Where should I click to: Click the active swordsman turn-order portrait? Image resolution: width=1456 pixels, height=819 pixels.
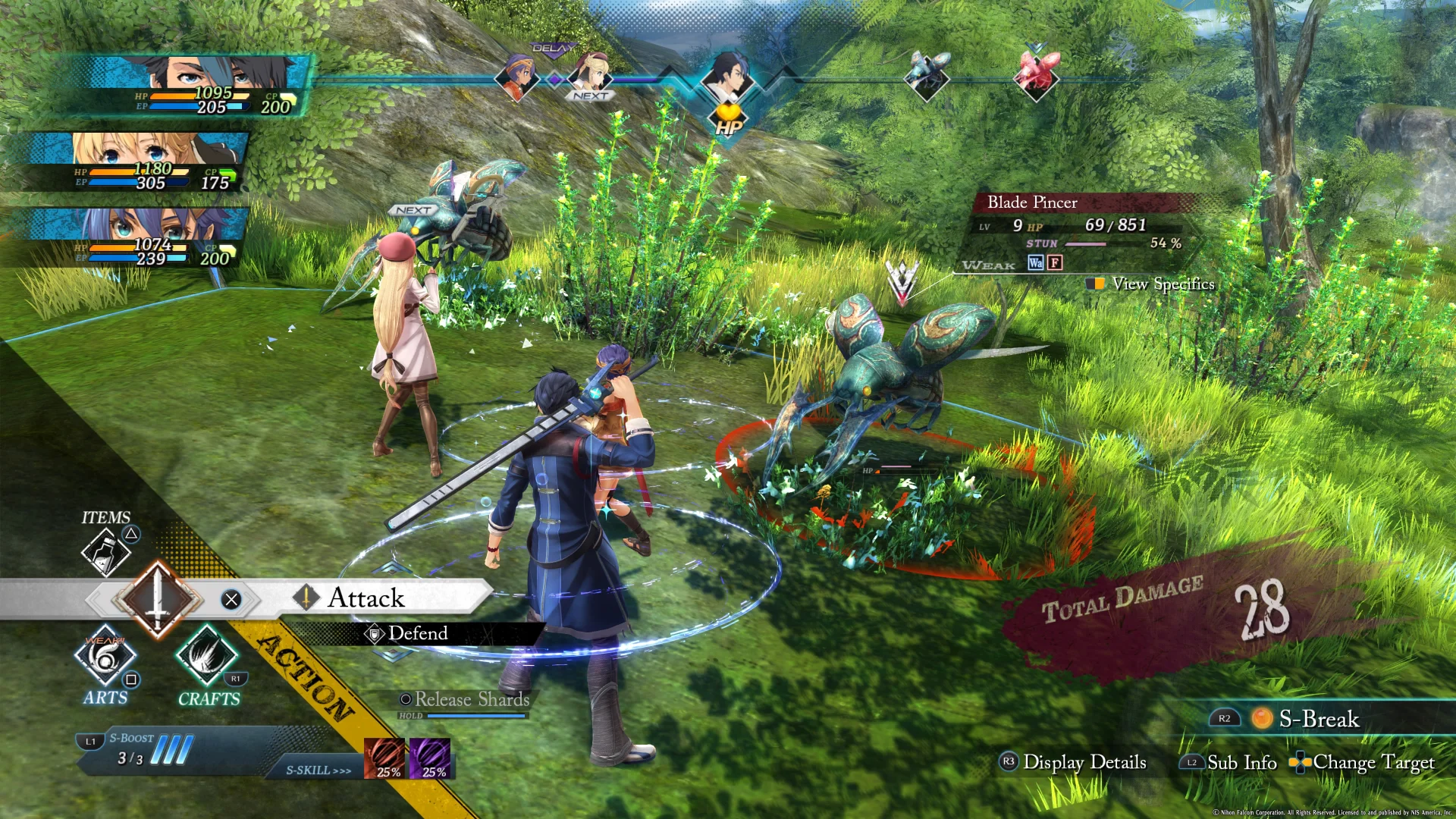pos(728,76)
